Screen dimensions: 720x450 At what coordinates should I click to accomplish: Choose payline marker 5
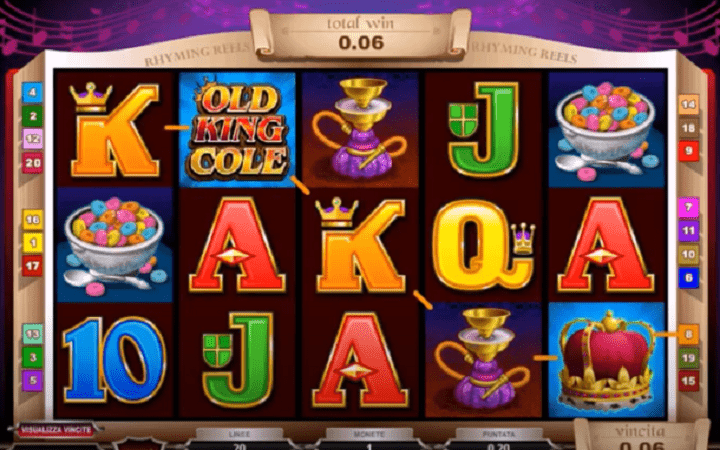(x=33, y=380)
